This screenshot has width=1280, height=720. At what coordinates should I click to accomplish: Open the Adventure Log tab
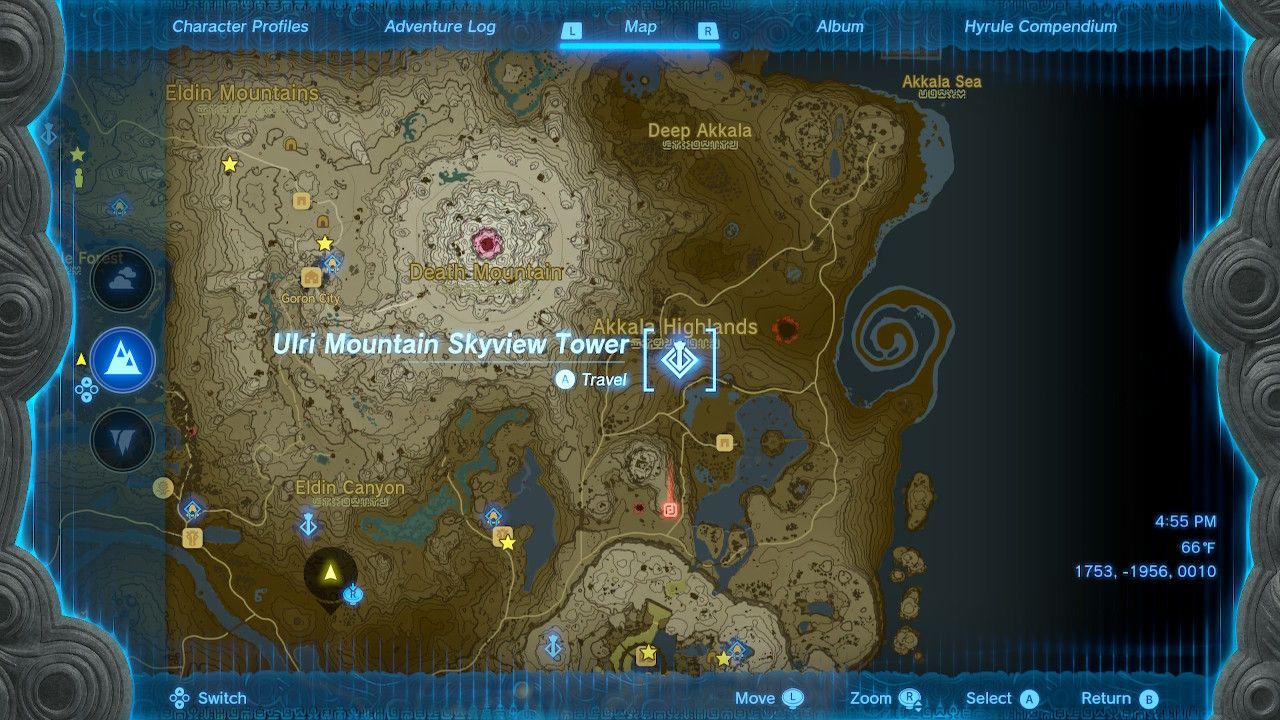(440, 27)
